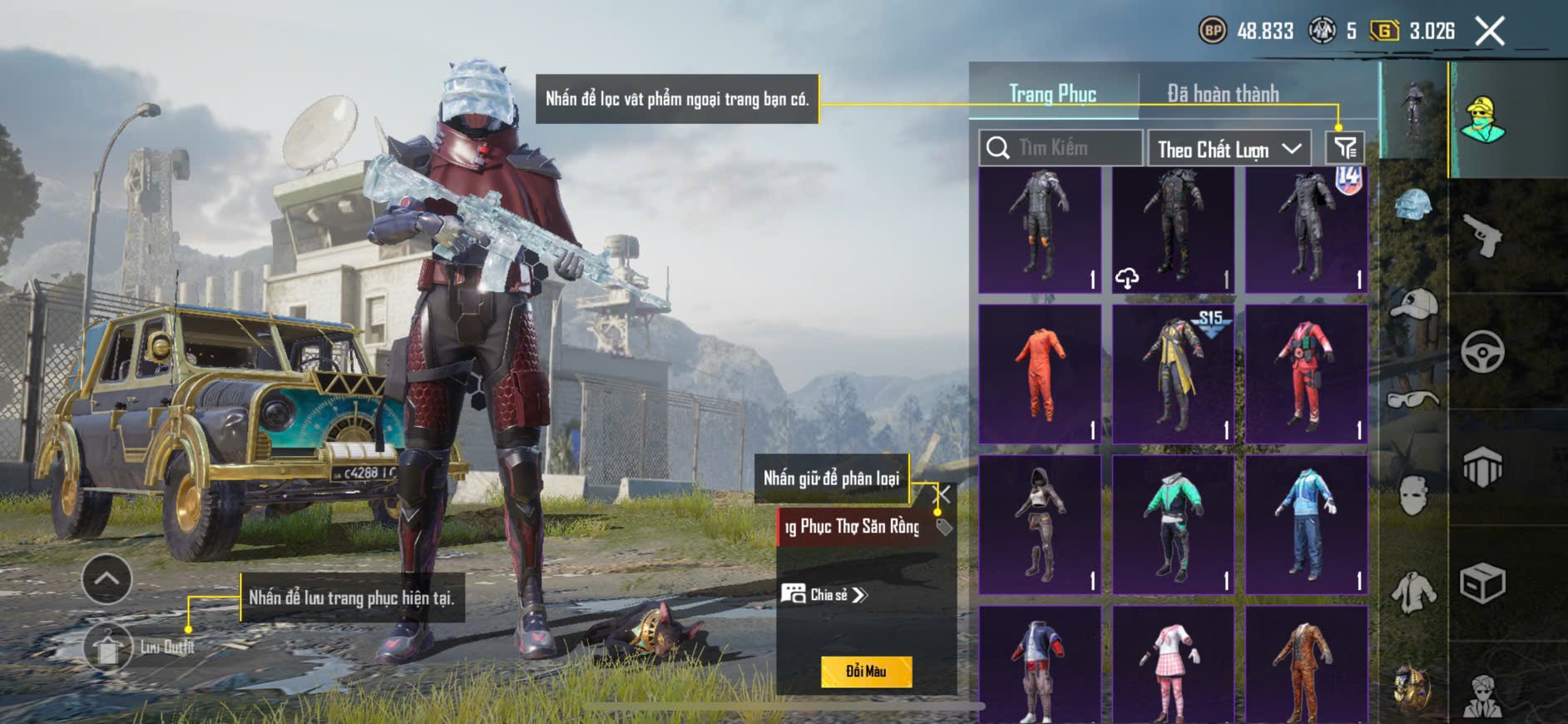
Task: Select the orange jumpsuit outfit
Action: 1040,374
